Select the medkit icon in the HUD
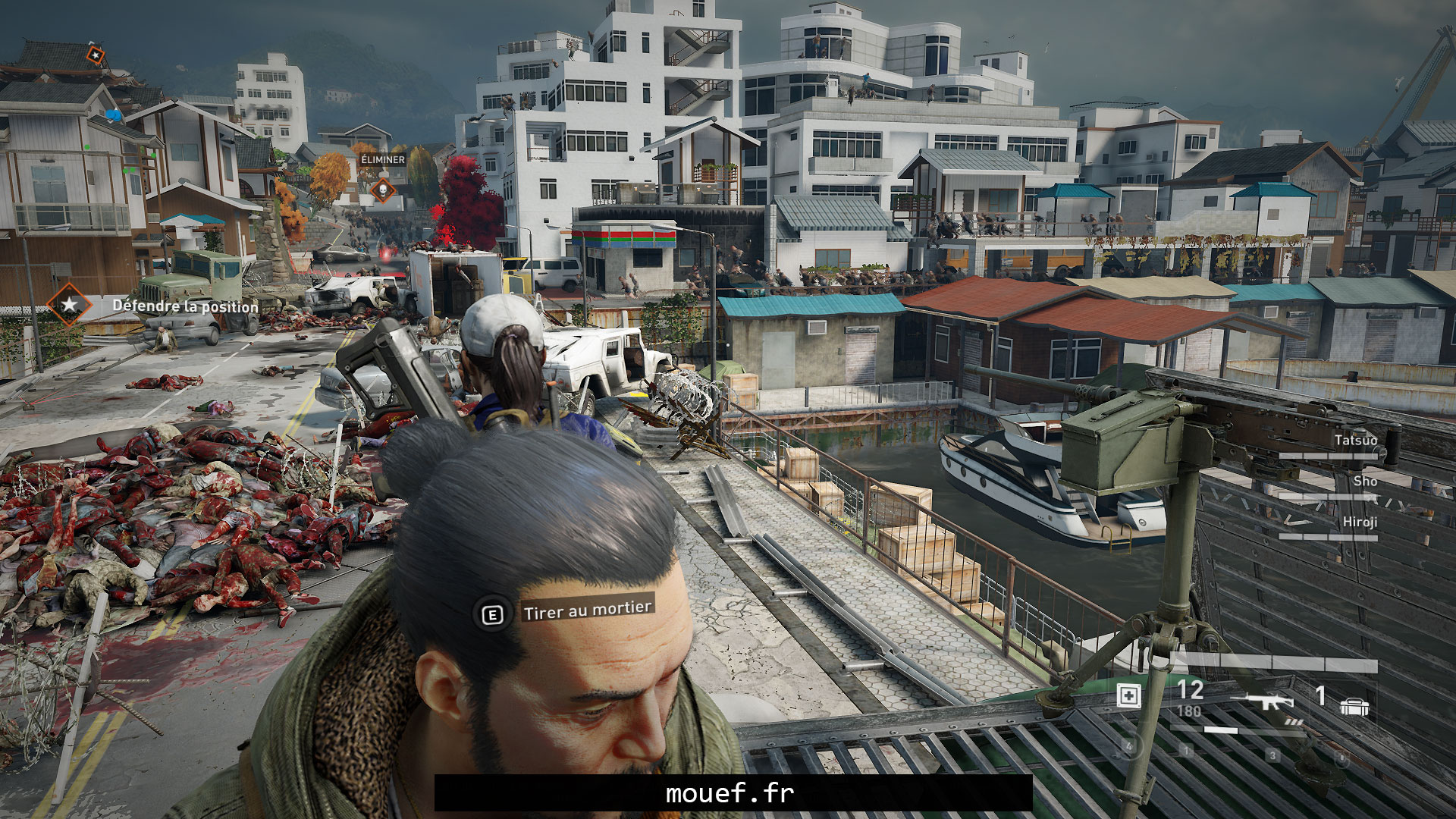The height and width of the screenshot is (819, 1456). pos(1128,697)
